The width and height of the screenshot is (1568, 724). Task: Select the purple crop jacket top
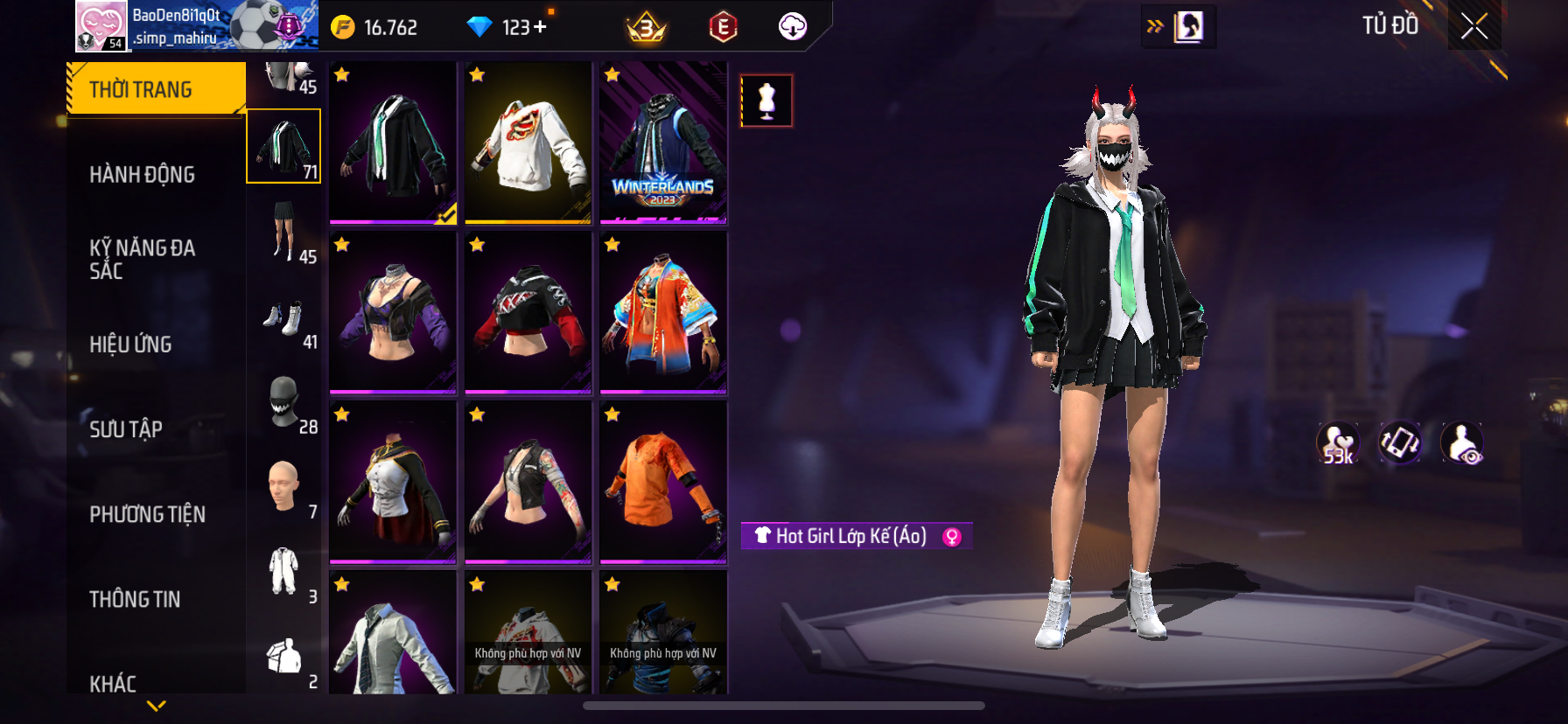pos(393,312)
